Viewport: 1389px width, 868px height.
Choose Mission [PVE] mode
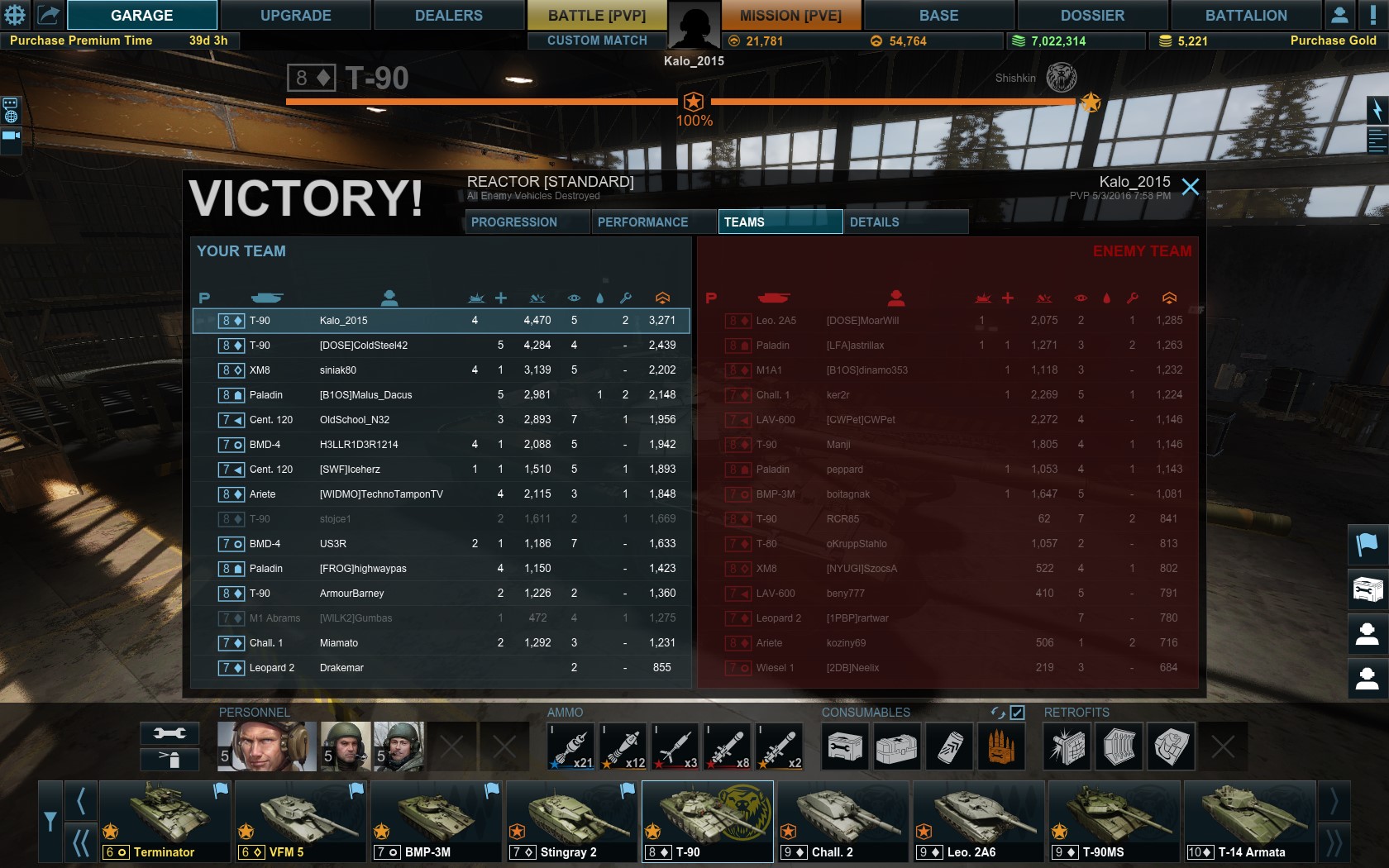click(790, 15)
